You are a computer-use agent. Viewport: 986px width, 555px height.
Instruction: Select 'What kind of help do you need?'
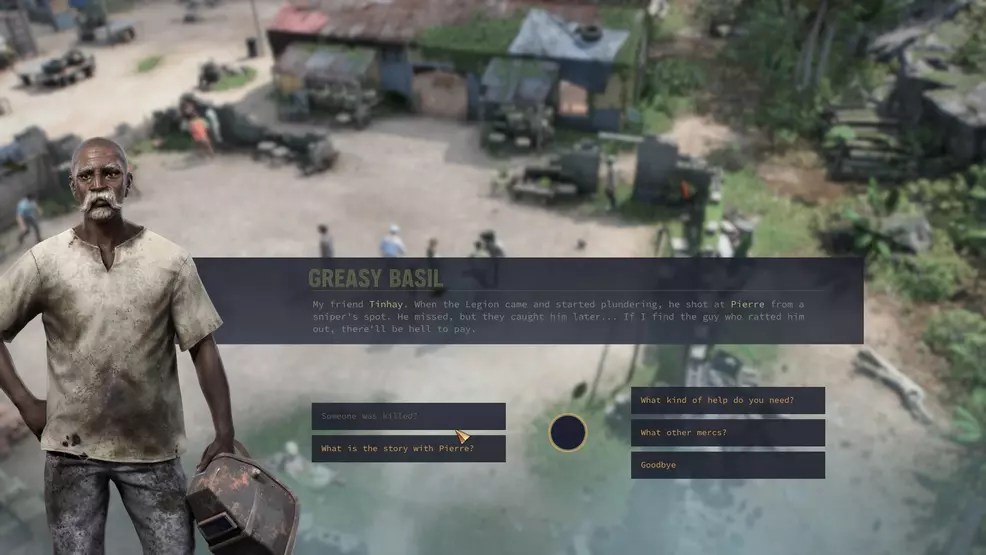coord(727,401)
